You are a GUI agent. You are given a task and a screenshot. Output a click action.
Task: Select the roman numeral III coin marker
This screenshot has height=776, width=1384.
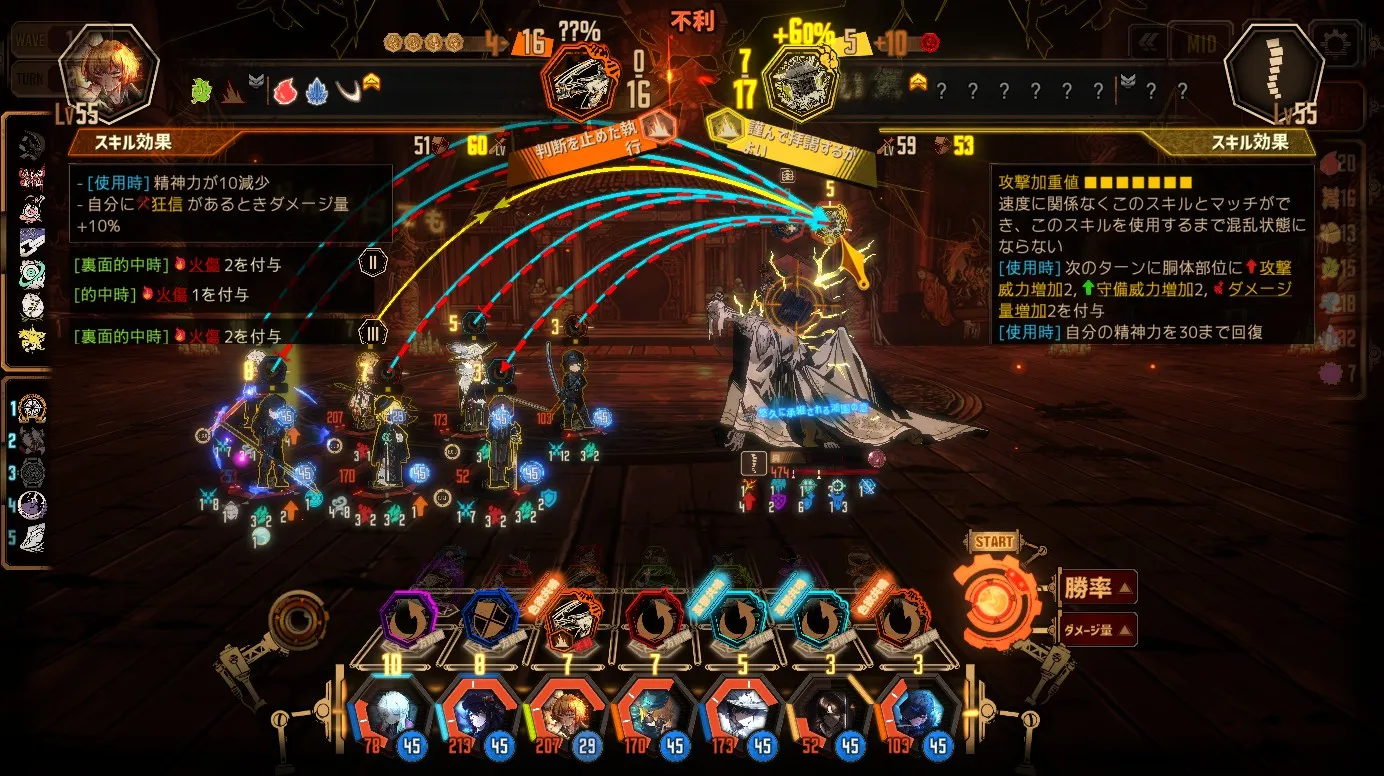372,332
